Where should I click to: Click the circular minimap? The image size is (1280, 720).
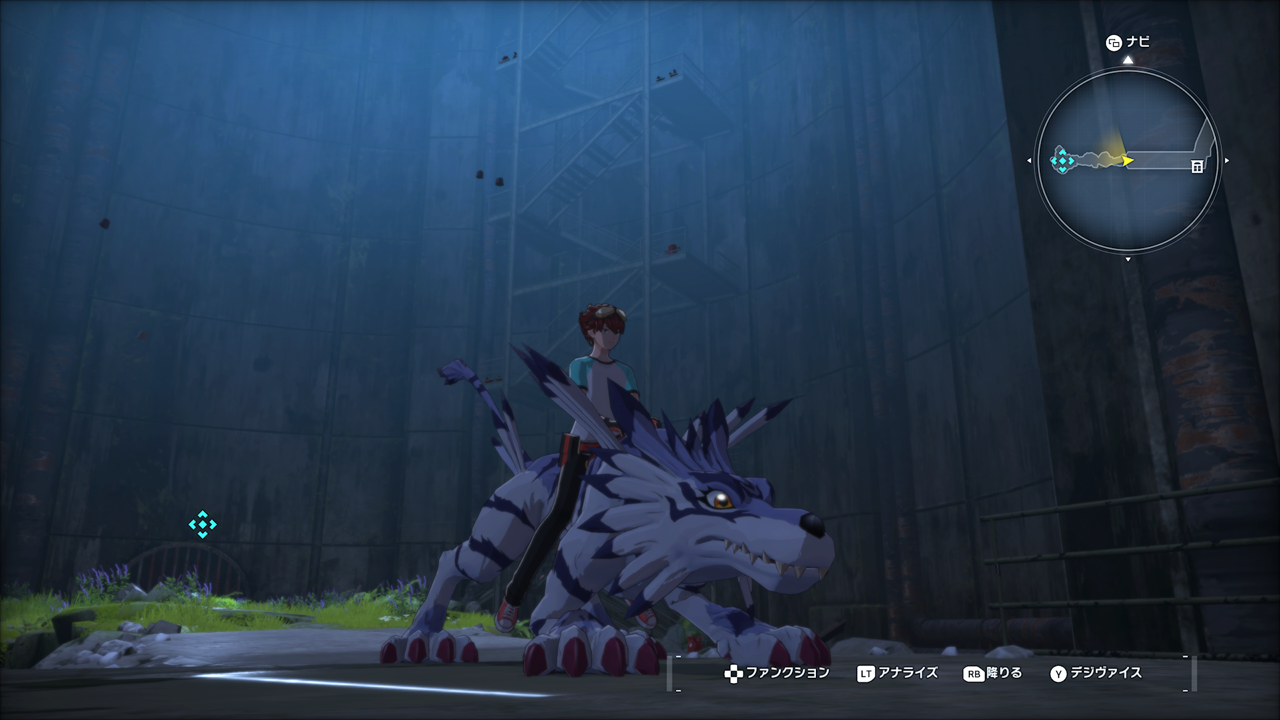pyautogui.click(x=1127, y=160)
